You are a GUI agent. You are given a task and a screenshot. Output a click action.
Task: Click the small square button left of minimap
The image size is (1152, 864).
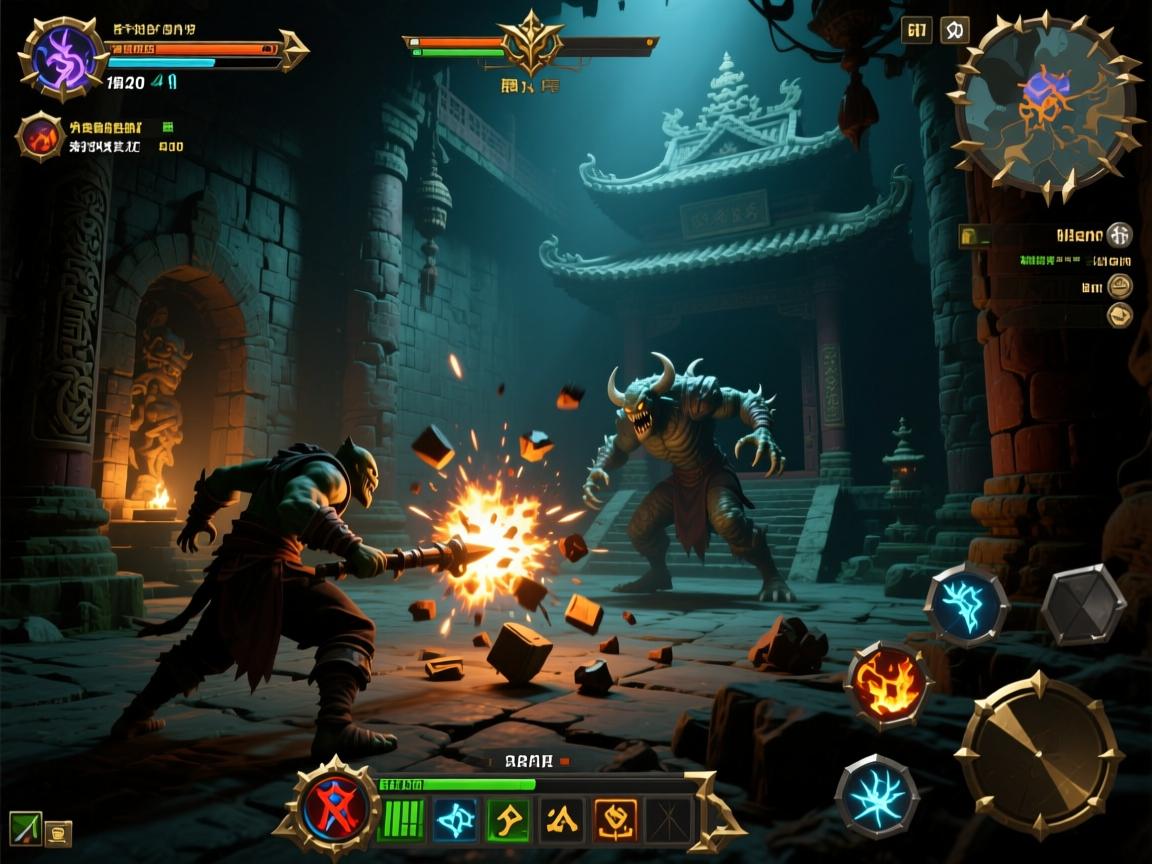[x=916, y=30]
